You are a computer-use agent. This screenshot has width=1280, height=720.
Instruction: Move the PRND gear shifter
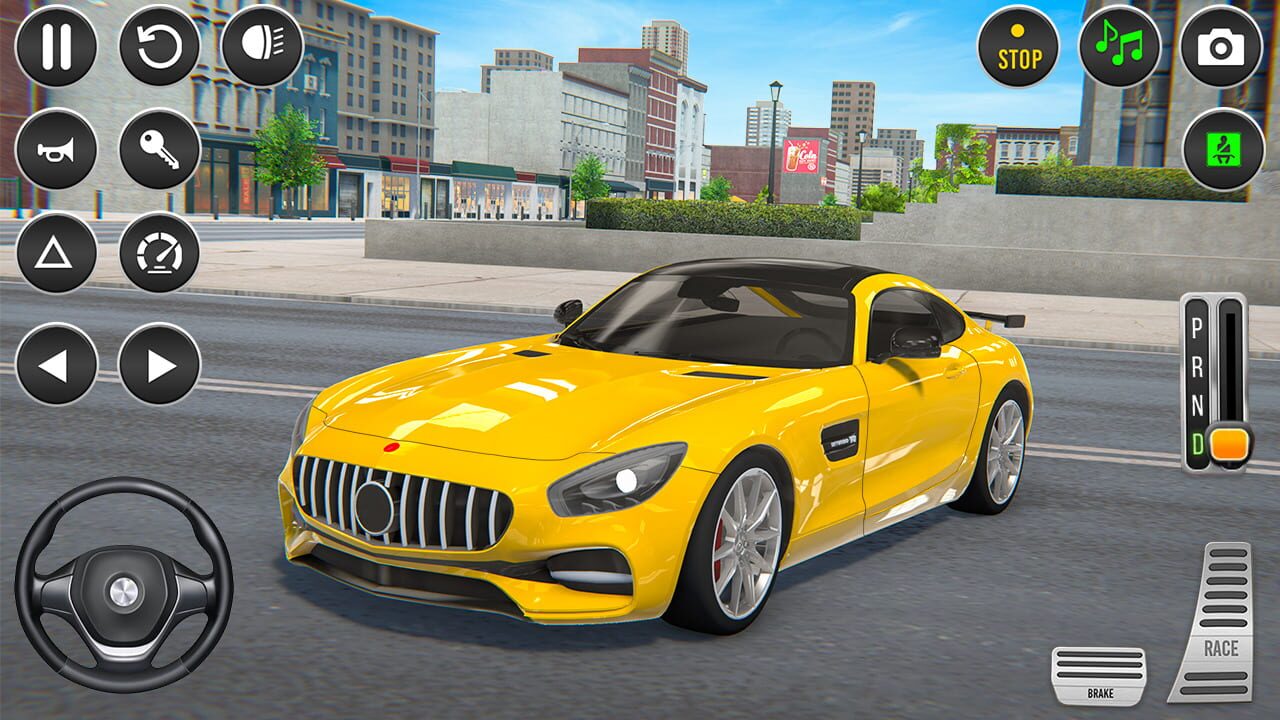pos(1213,375)
